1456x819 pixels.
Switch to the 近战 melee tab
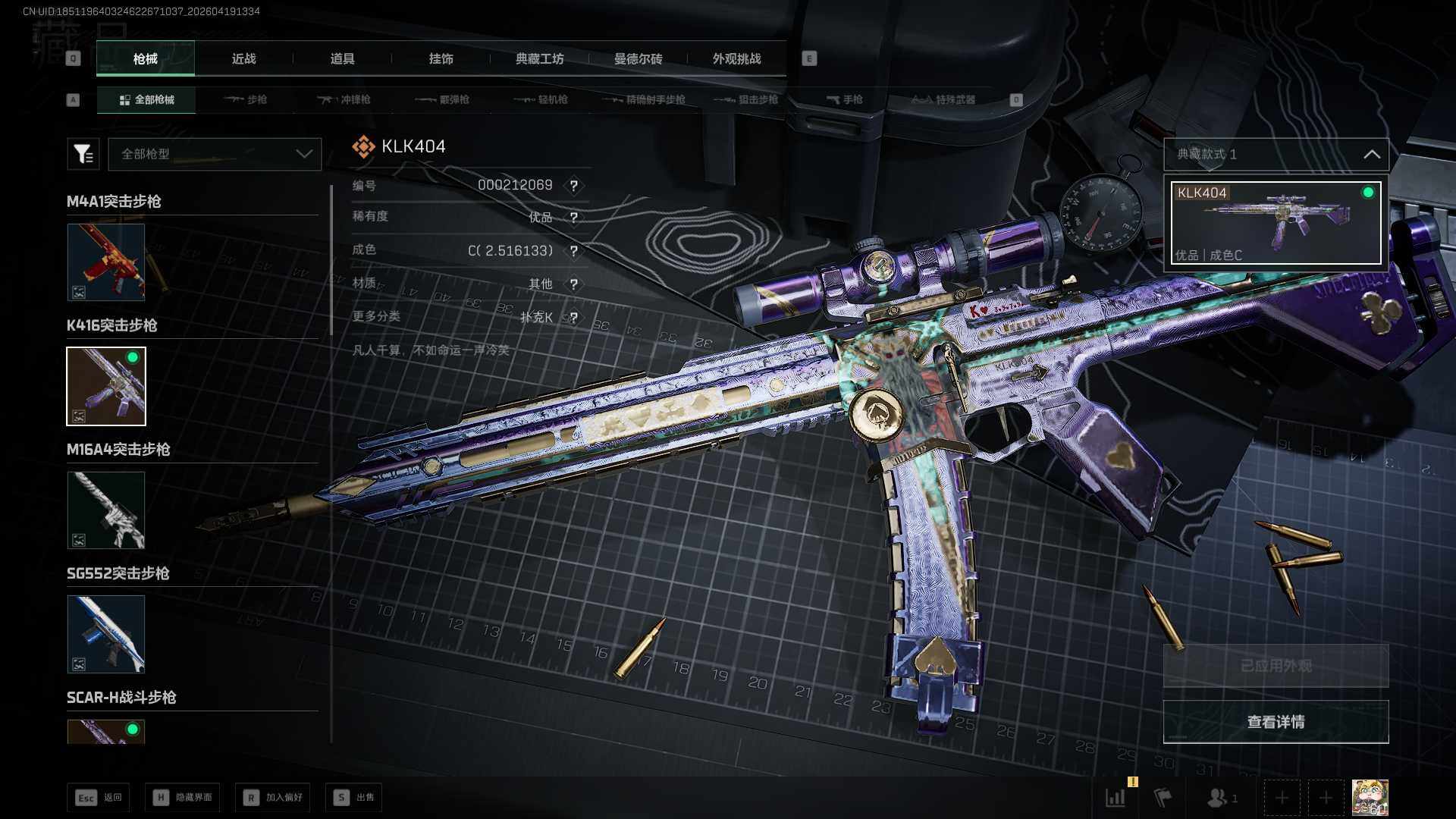pos(243,59)
